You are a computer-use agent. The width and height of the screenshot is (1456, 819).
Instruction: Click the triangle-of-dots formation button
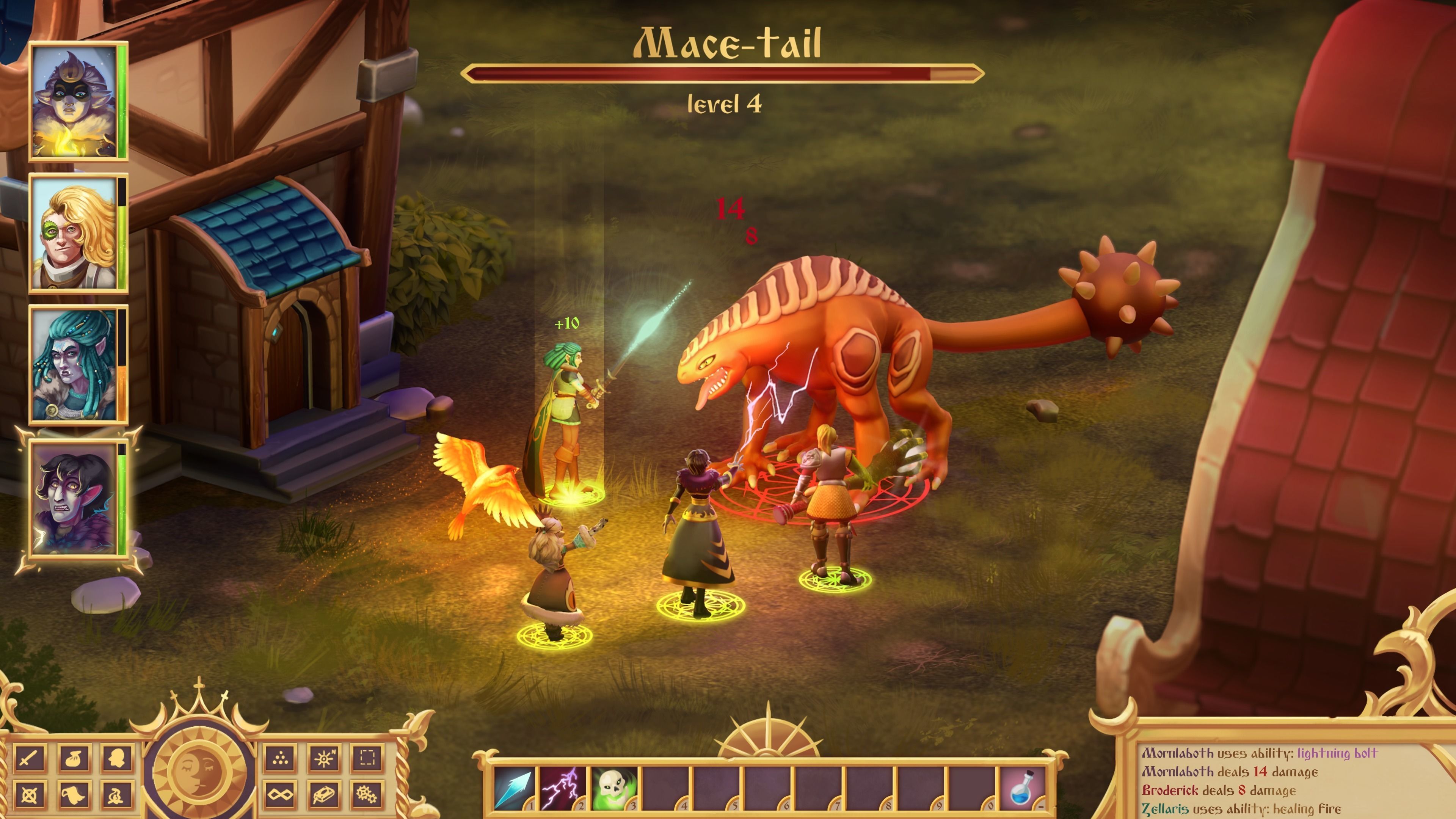tap(280, 758)
